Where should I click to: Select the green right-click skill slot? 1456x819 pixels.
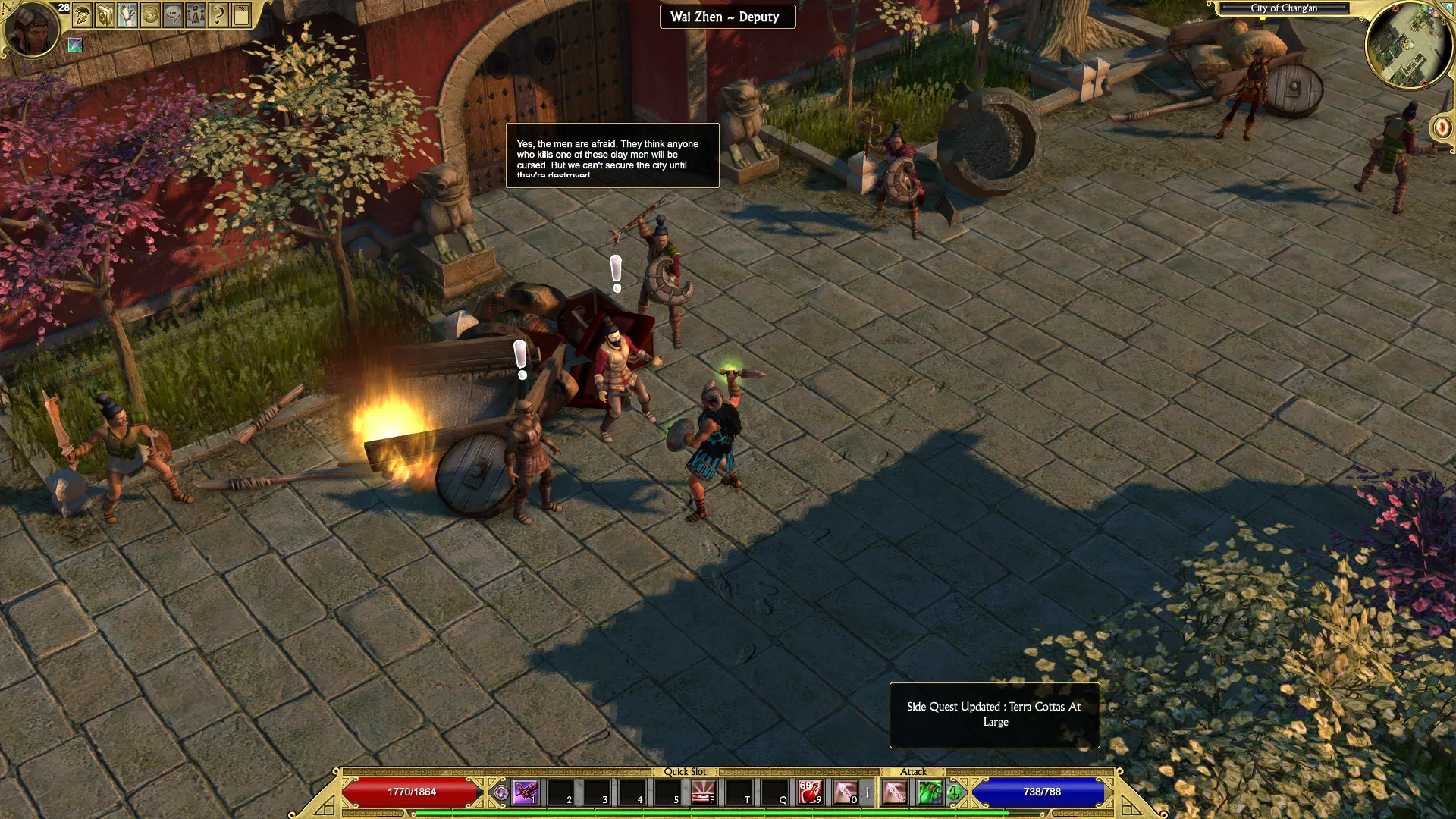click(x=930, y=792)
